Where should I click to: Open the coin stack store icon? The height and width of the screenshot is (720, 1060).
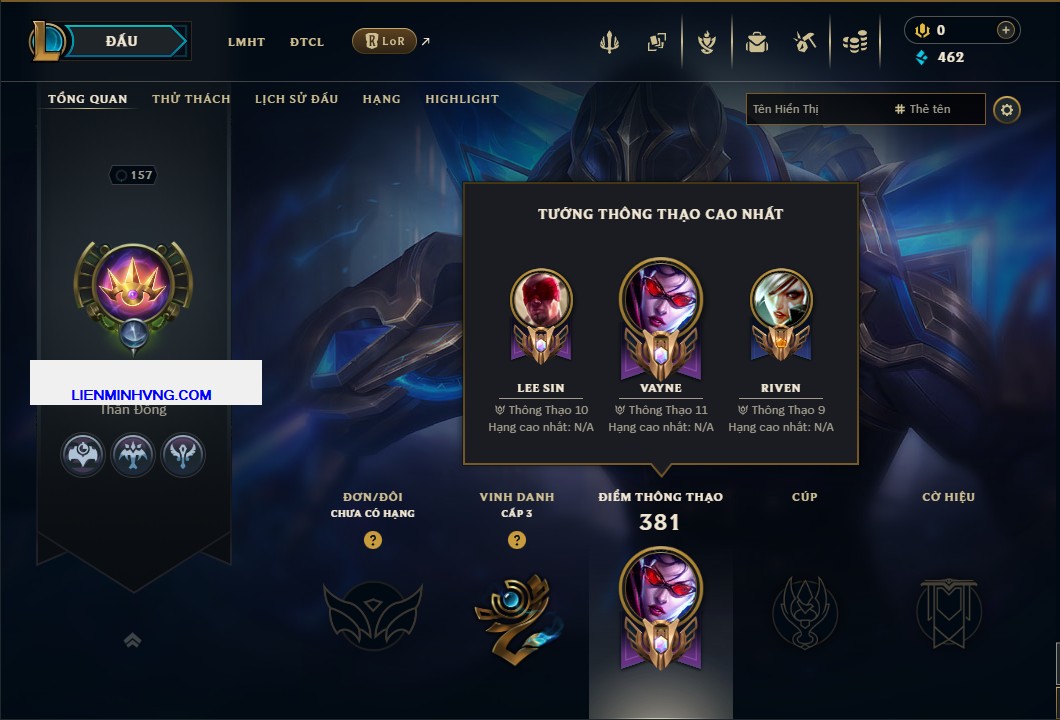pyautogui.click(x=854, y=42)
